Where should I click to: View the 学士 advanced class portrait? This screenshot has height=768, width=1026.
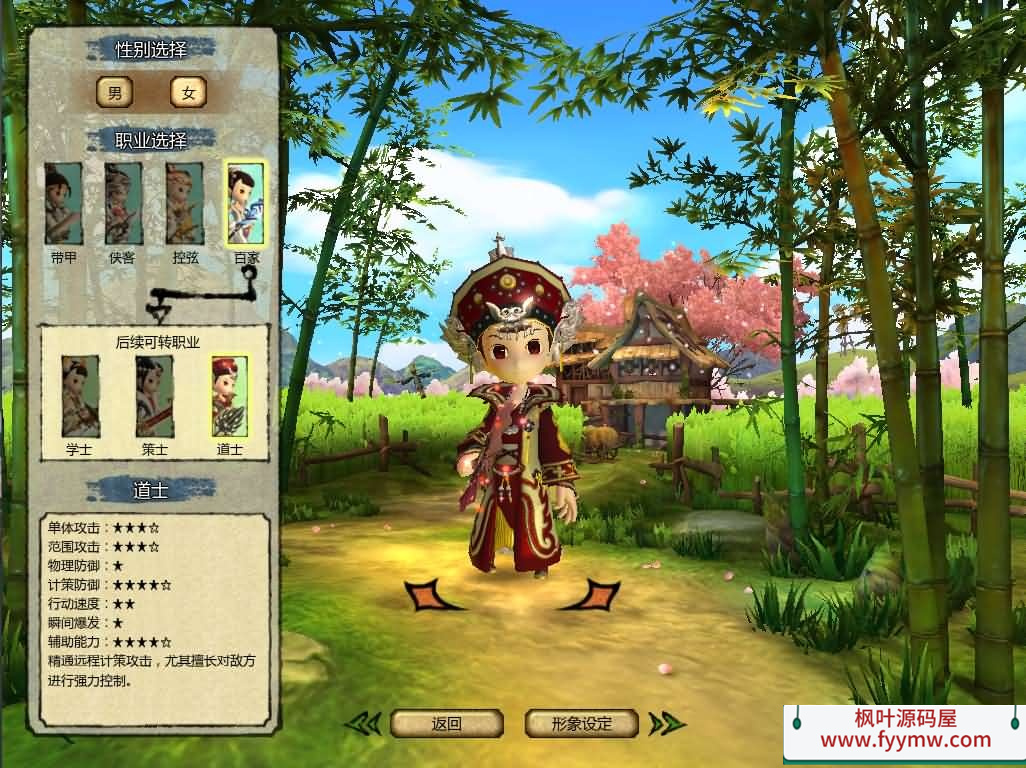[x=80, y=396]
